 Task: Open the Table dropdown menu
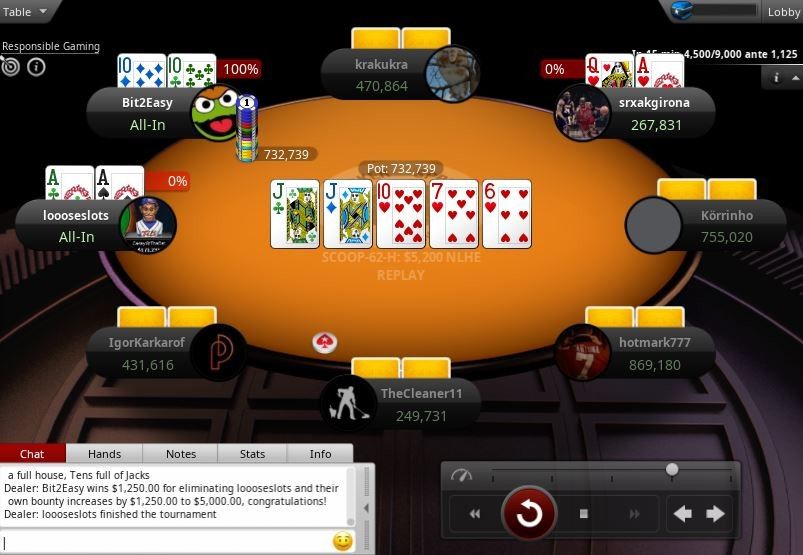tap(25, 12)
